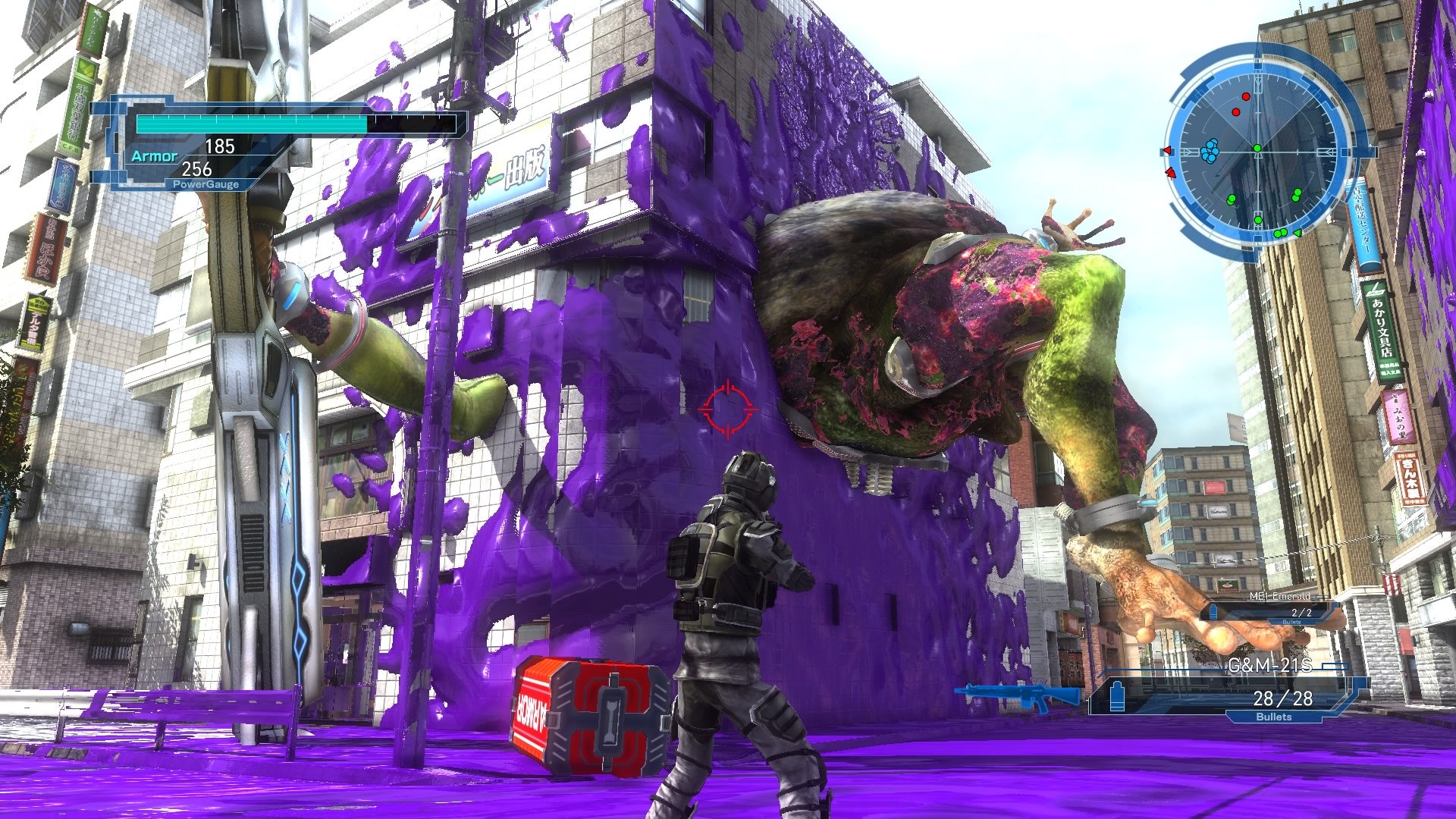Click the blue squad cluster on the radar
The width and height of the screenshot is (1456, 819).
click(1210, 152)
